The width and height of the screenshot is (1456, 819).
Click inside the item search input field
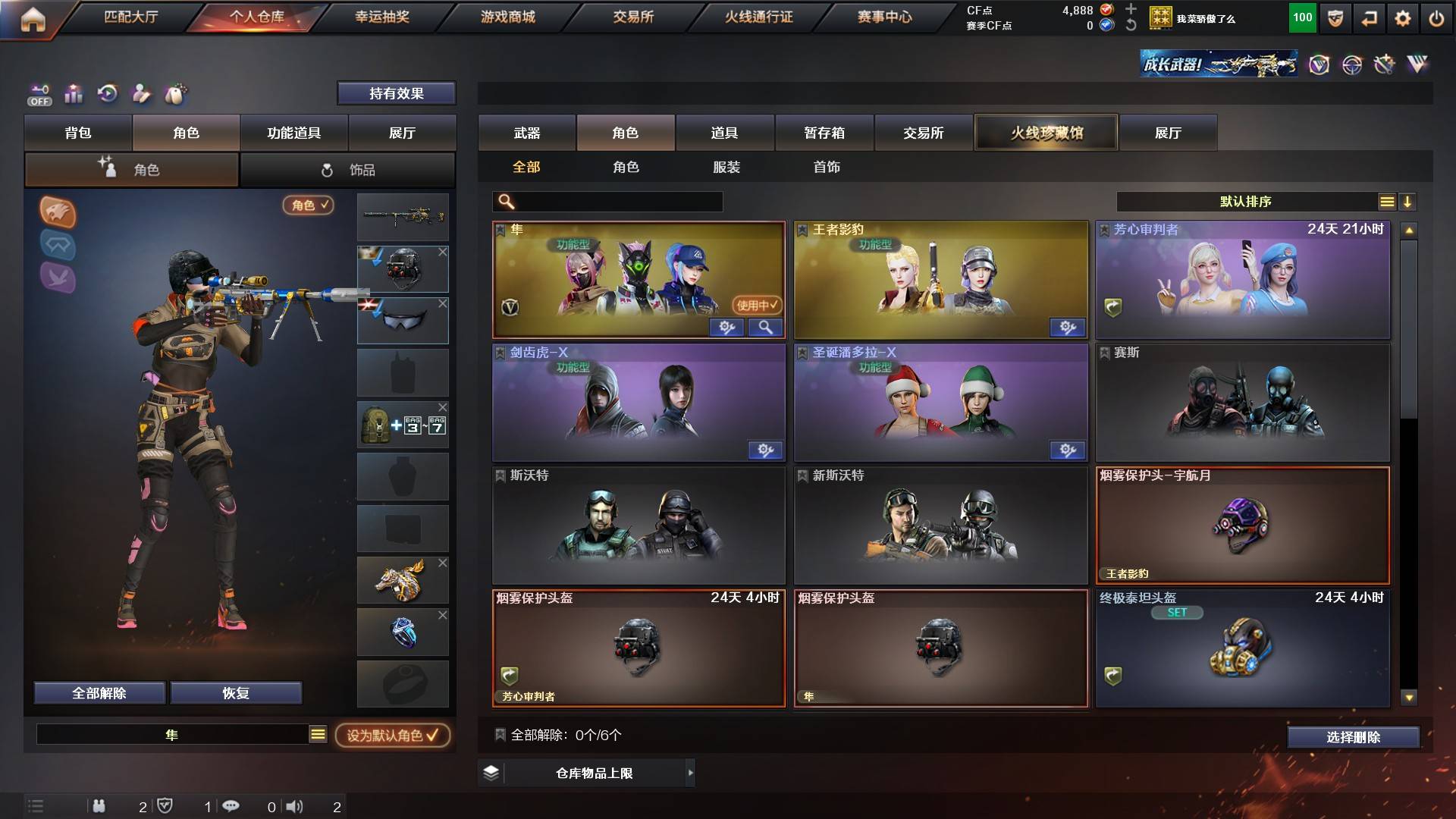614,202
